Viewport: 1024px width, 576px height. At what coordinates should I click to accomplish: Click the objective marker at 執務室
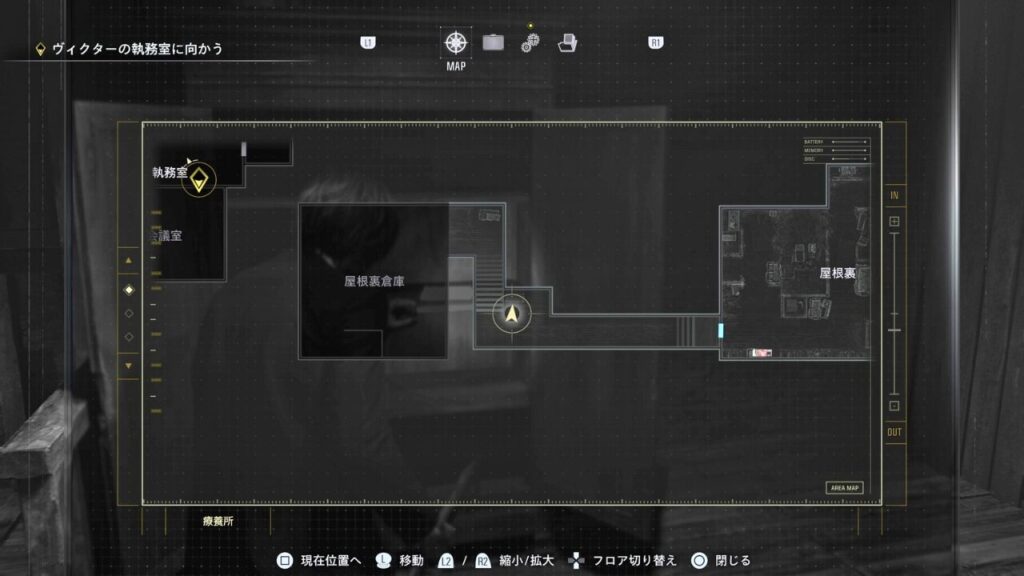[201, 180]
